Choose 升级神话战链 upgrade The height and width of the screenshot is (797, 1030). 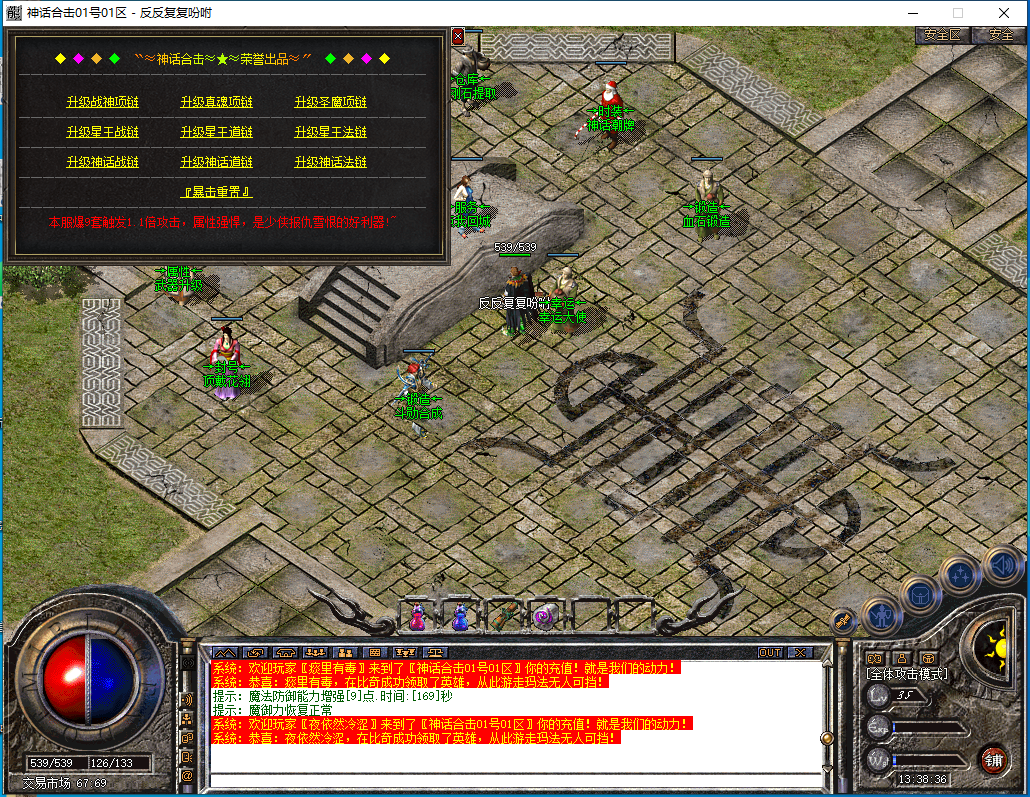102,162
